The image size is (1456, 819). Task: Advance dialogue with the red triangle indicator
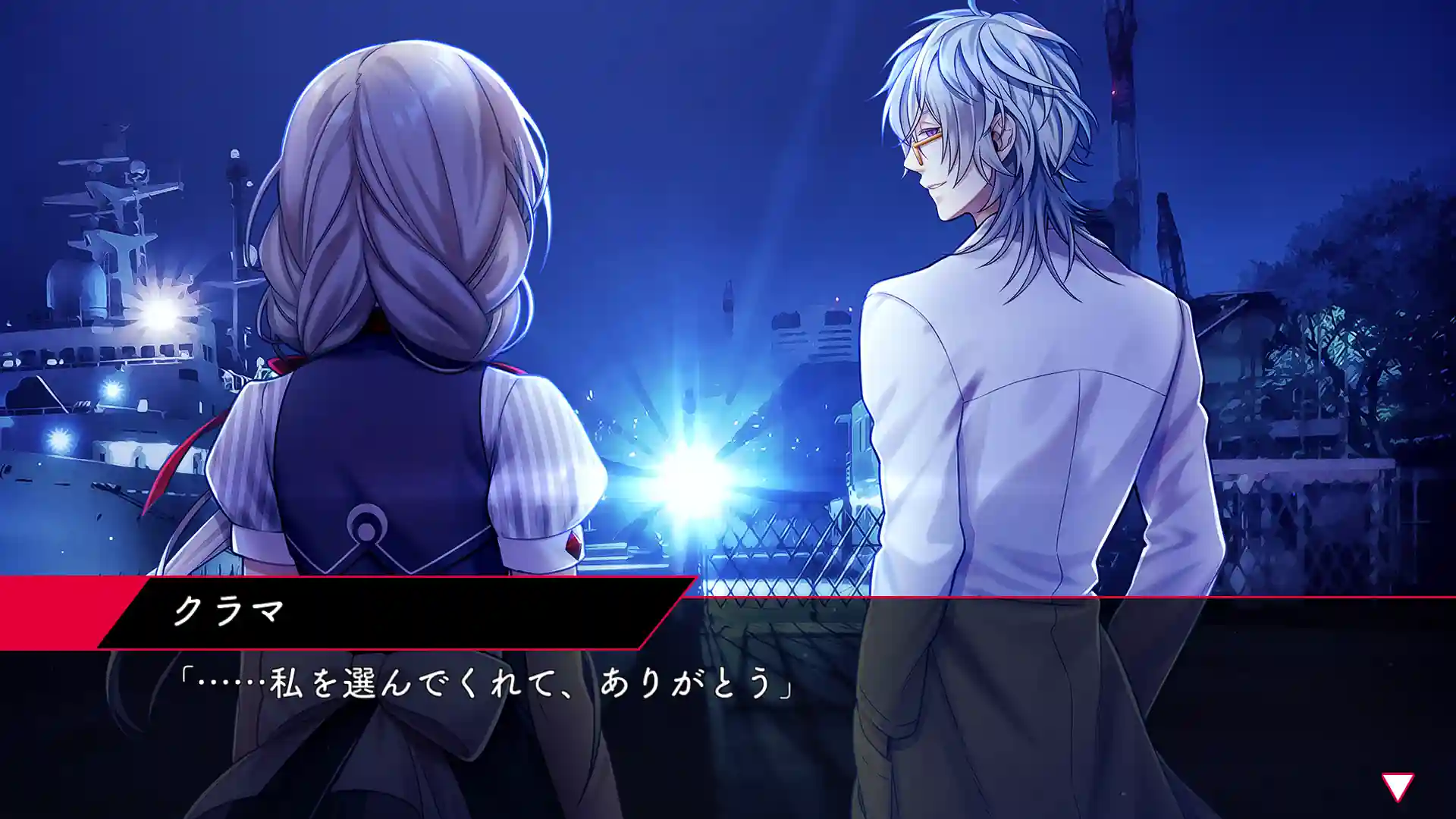click(1397, 786)
